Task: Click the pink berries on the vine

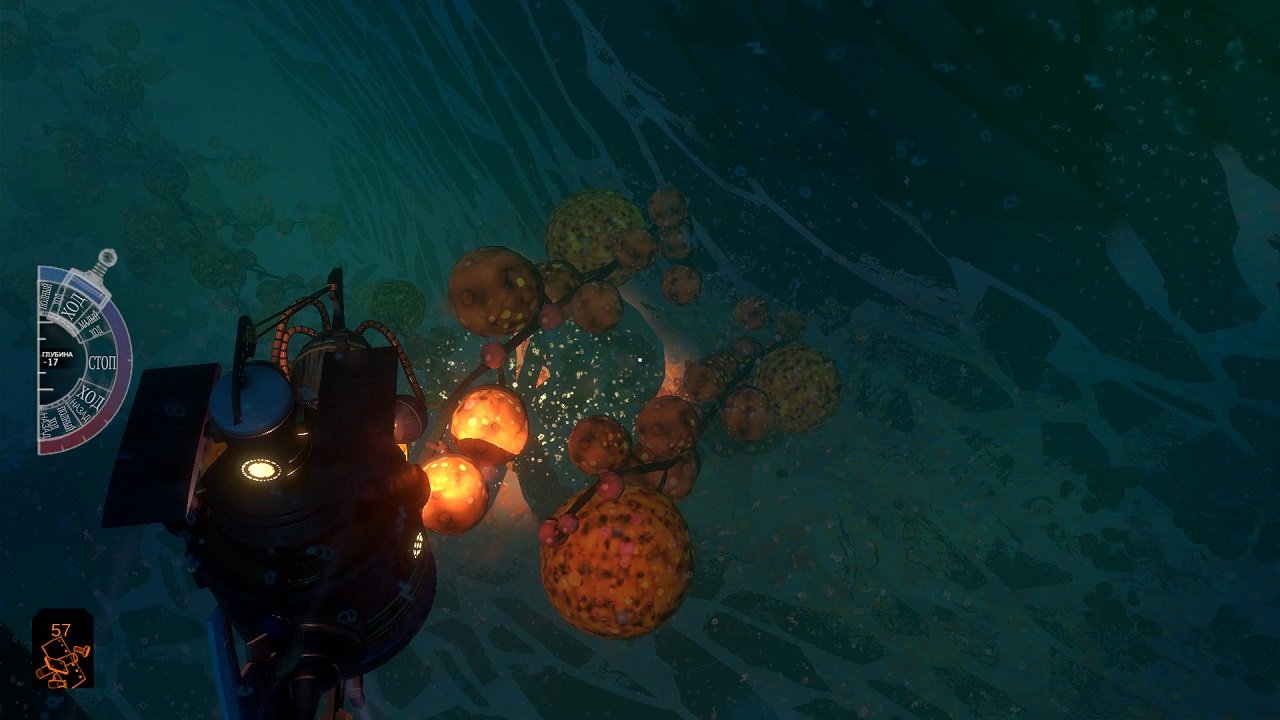Action: 560,525
